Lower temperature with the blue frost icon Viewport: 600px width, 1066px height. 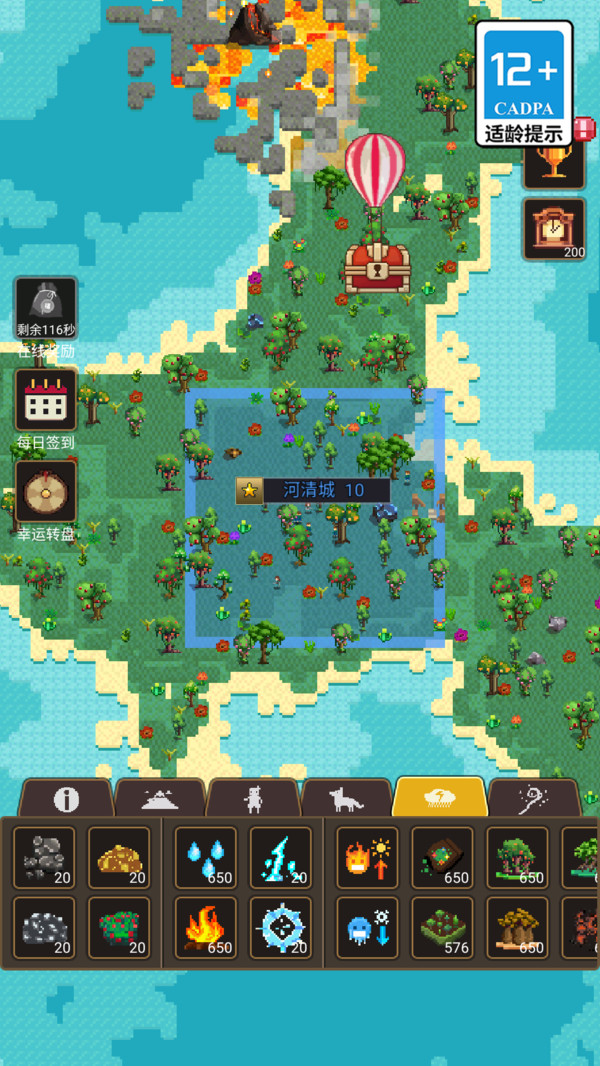pos(367,927)
